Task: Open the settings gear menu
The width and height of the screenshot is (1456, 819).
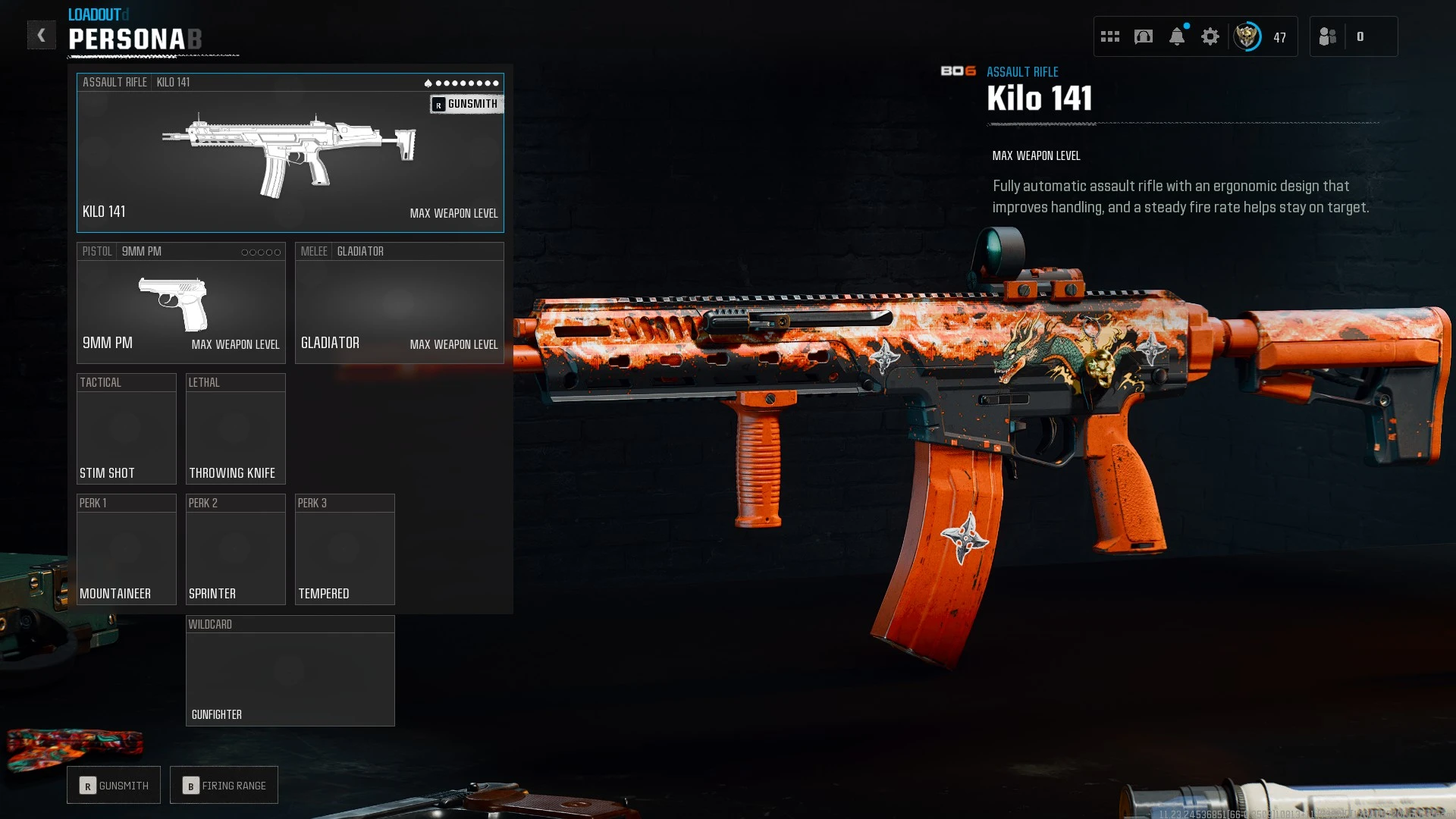Action: tap(1210, 36)
